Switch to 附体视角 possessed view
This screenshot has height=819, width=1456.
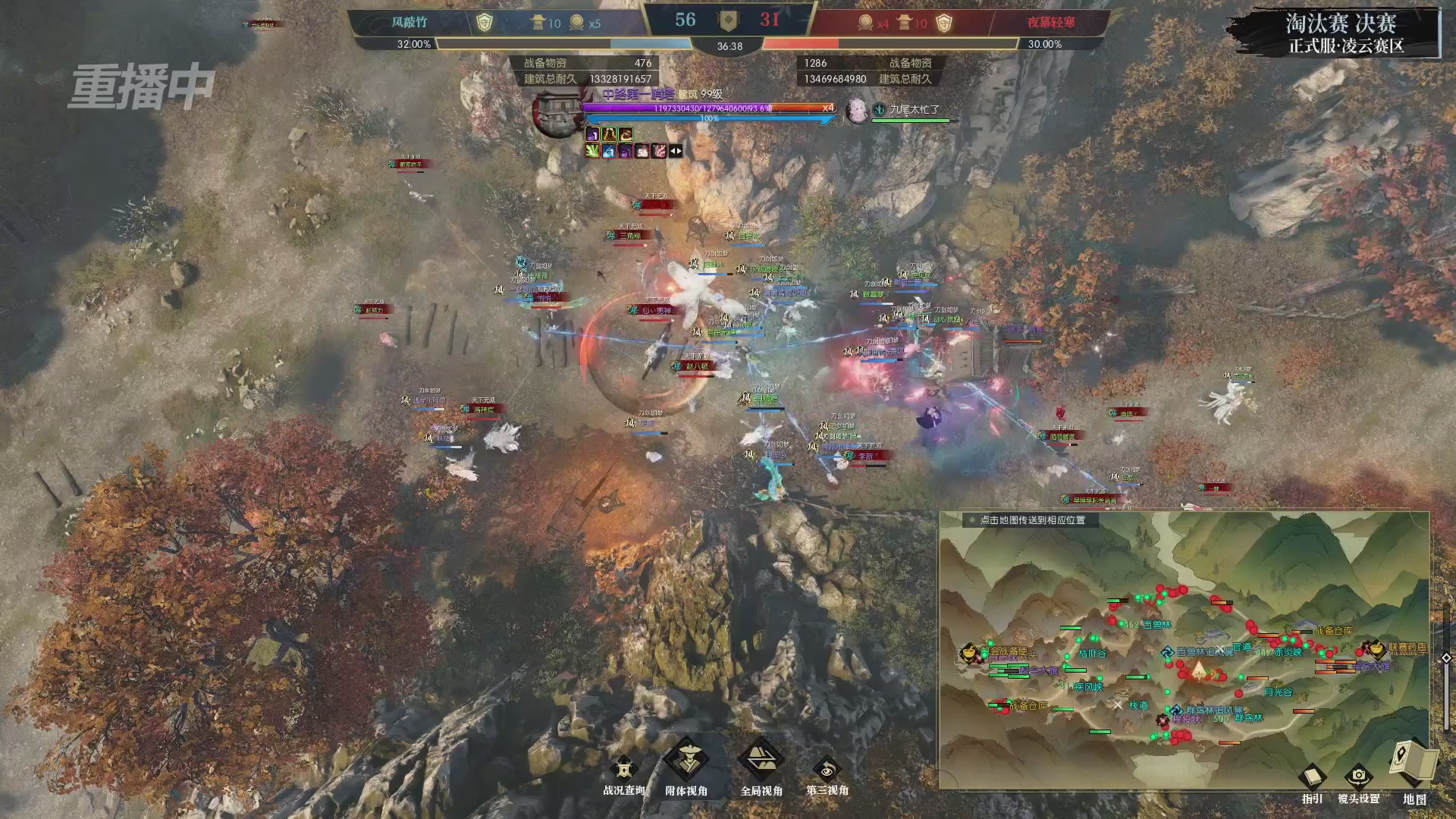686,762
